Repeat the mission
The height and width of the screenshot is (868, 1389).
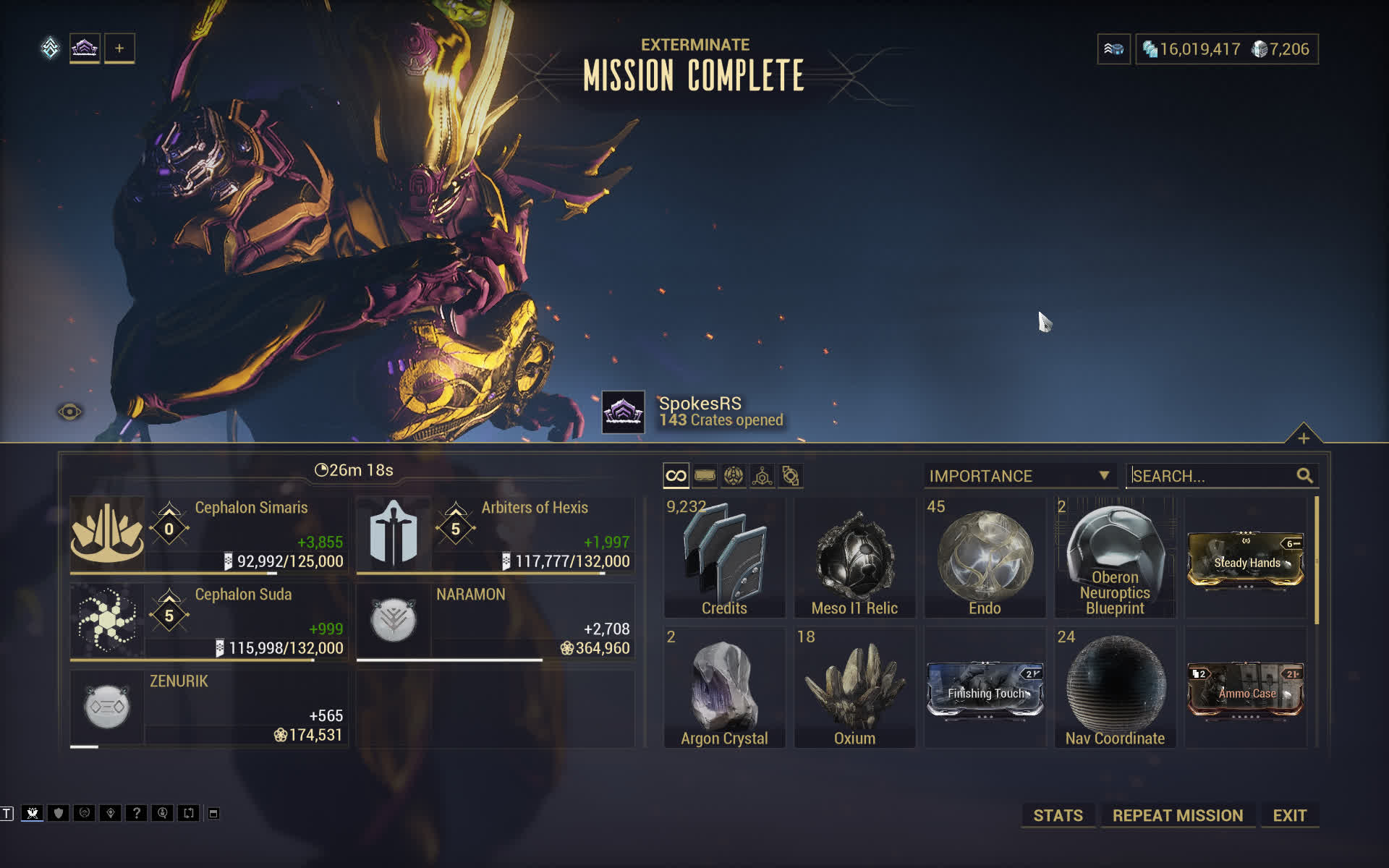point(1177,815)
